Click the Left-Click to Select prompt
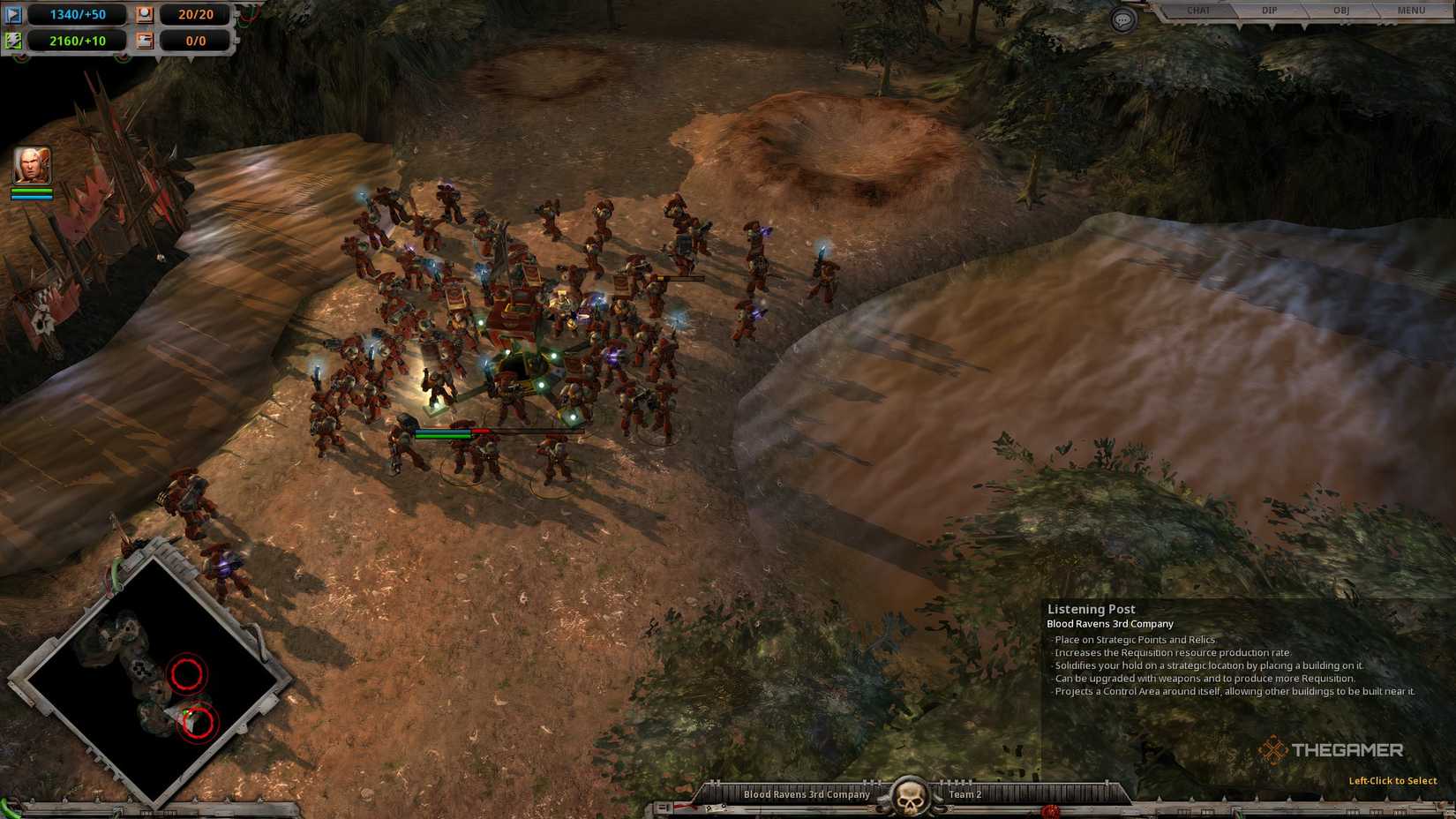 1392,780
